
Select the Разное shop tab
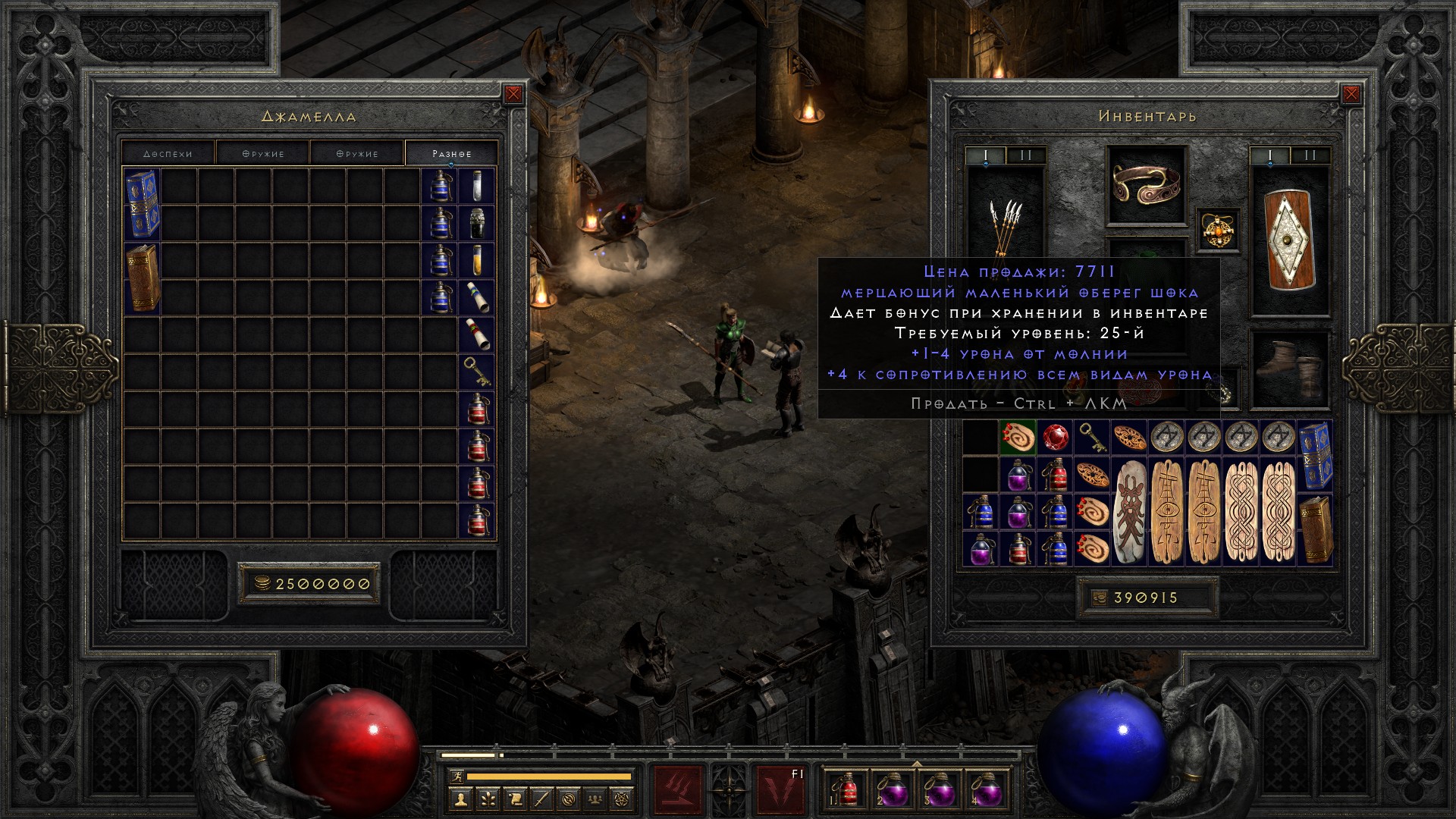[x=451, y=153]
